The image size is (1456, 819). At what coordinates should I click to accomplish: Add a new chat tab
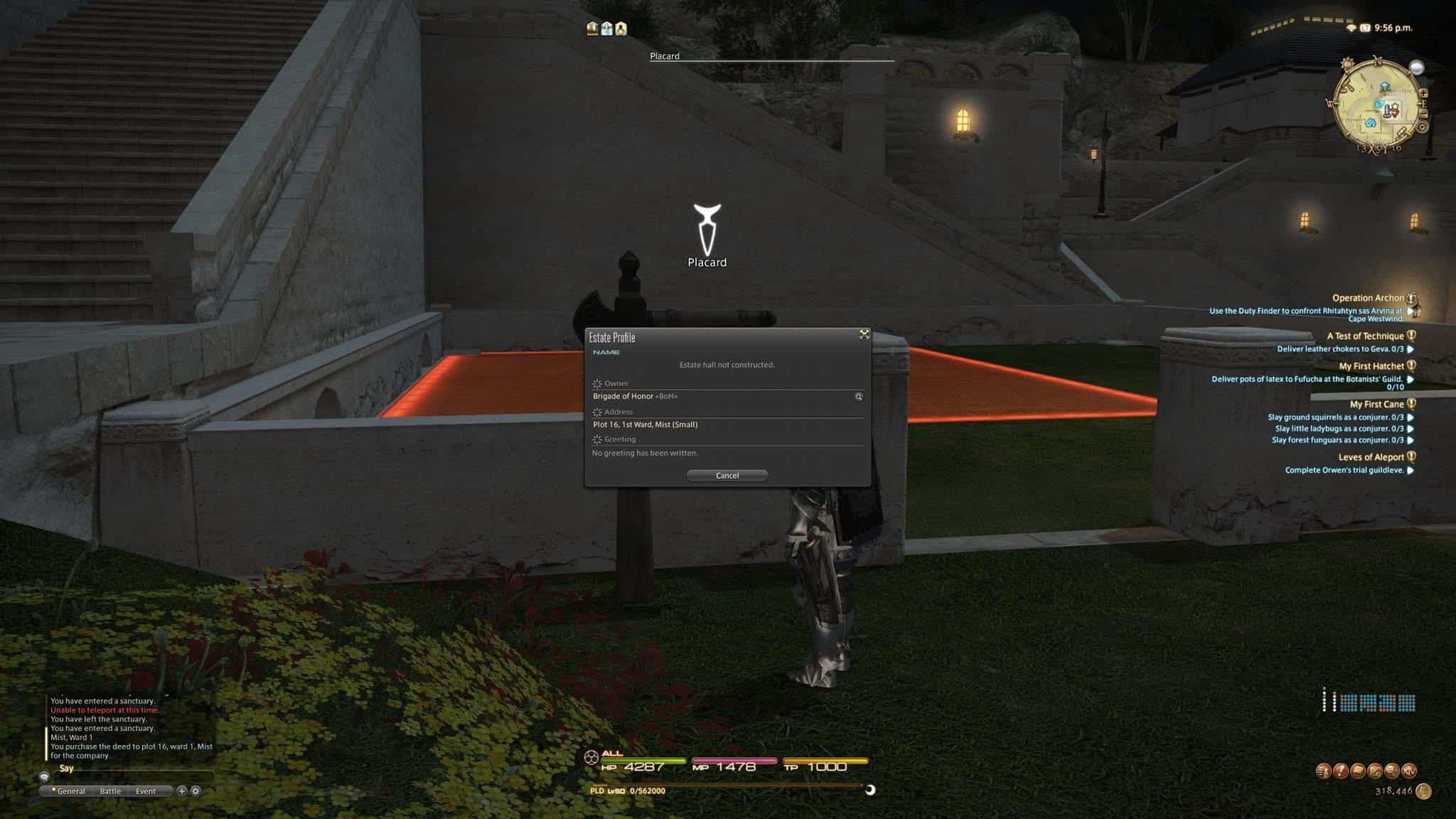point(182,791)
